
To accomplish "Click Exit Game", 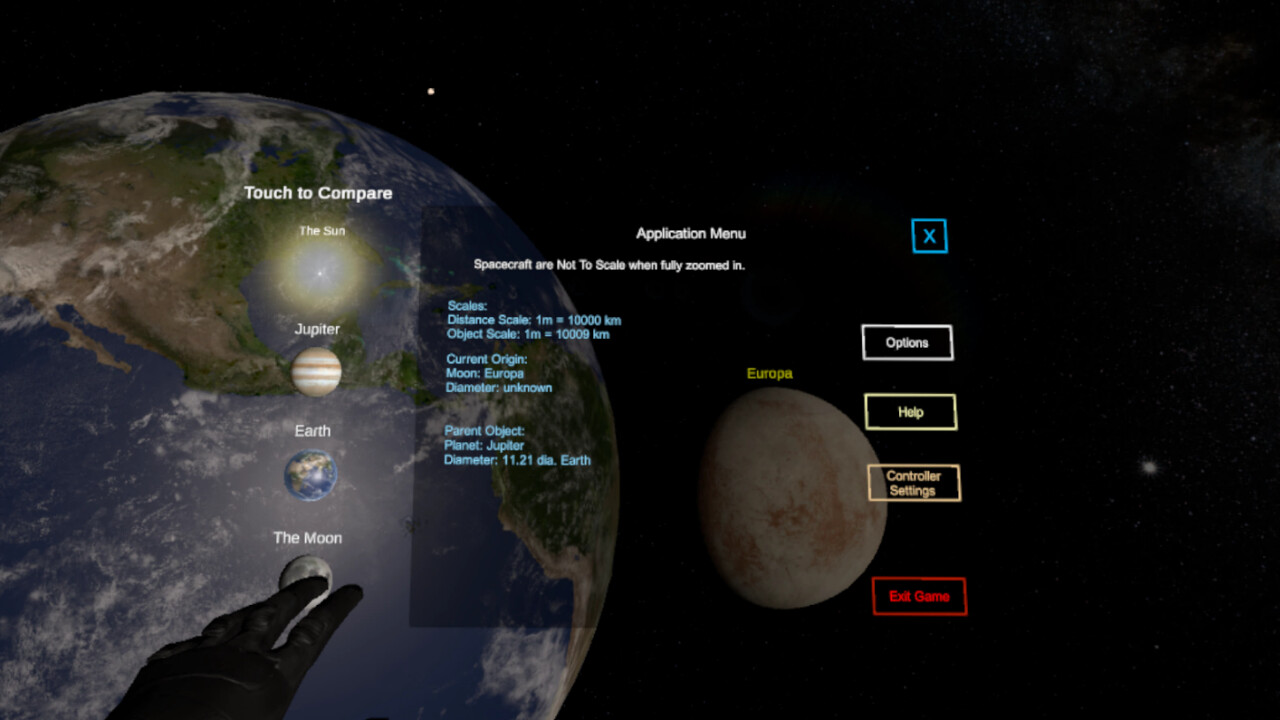I will (x=918, y=596).
